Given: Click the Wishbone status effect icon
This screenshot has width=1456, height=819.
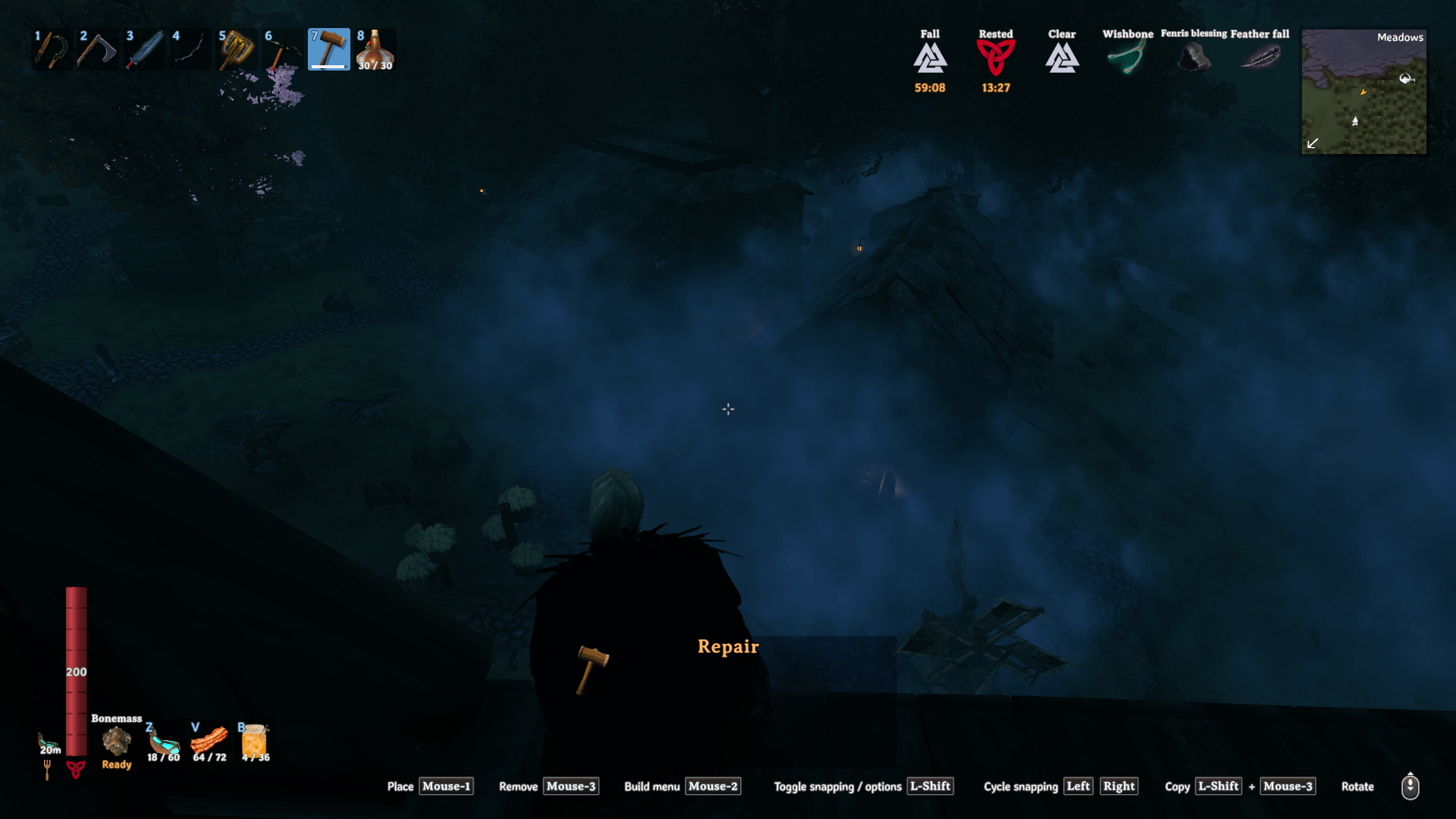Looking at the screenshot, I should tap(1125, 55).
